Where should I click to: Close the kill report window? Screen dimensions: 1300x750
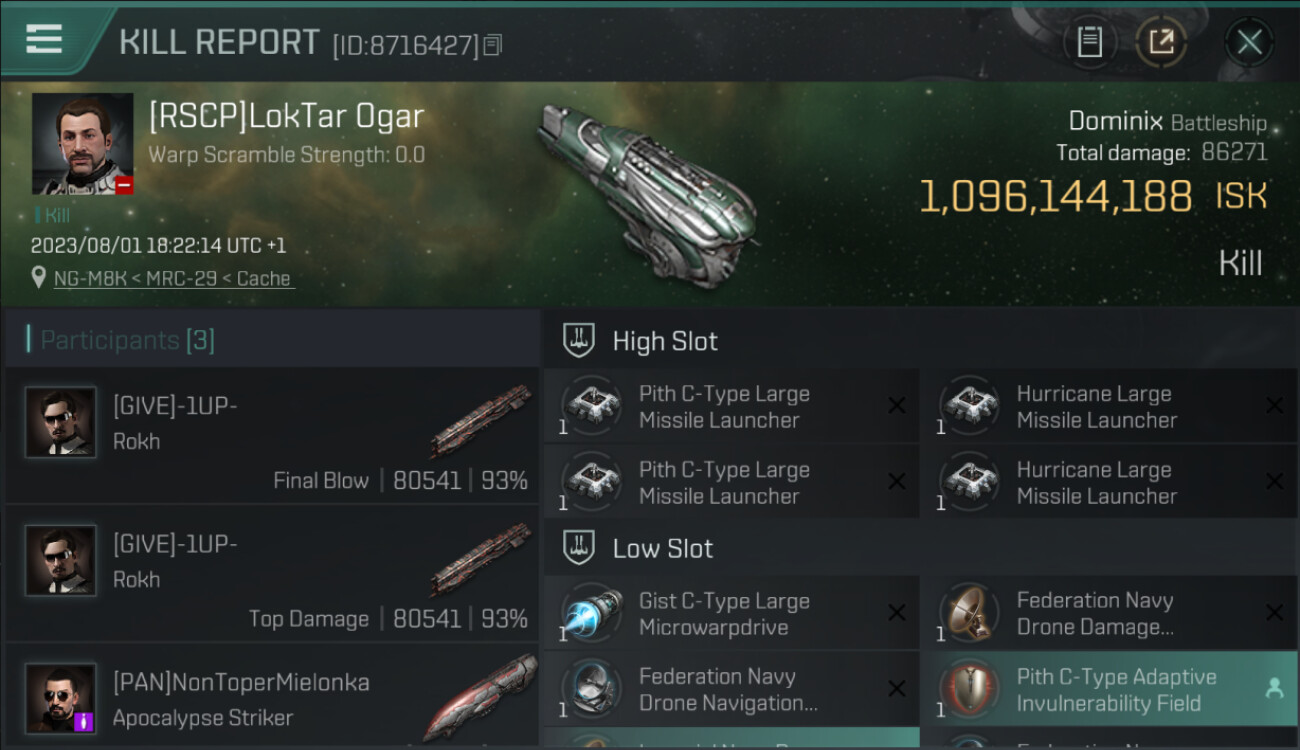[x=1249, y=42]
